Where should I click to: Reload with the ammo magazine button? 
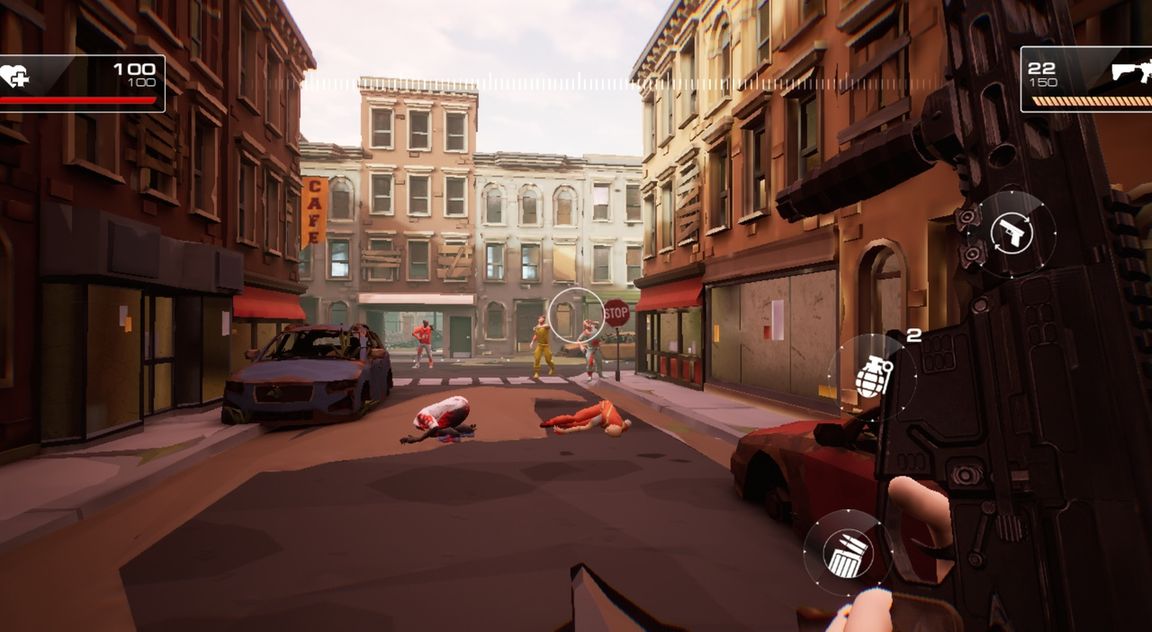[x=847, y=553]
